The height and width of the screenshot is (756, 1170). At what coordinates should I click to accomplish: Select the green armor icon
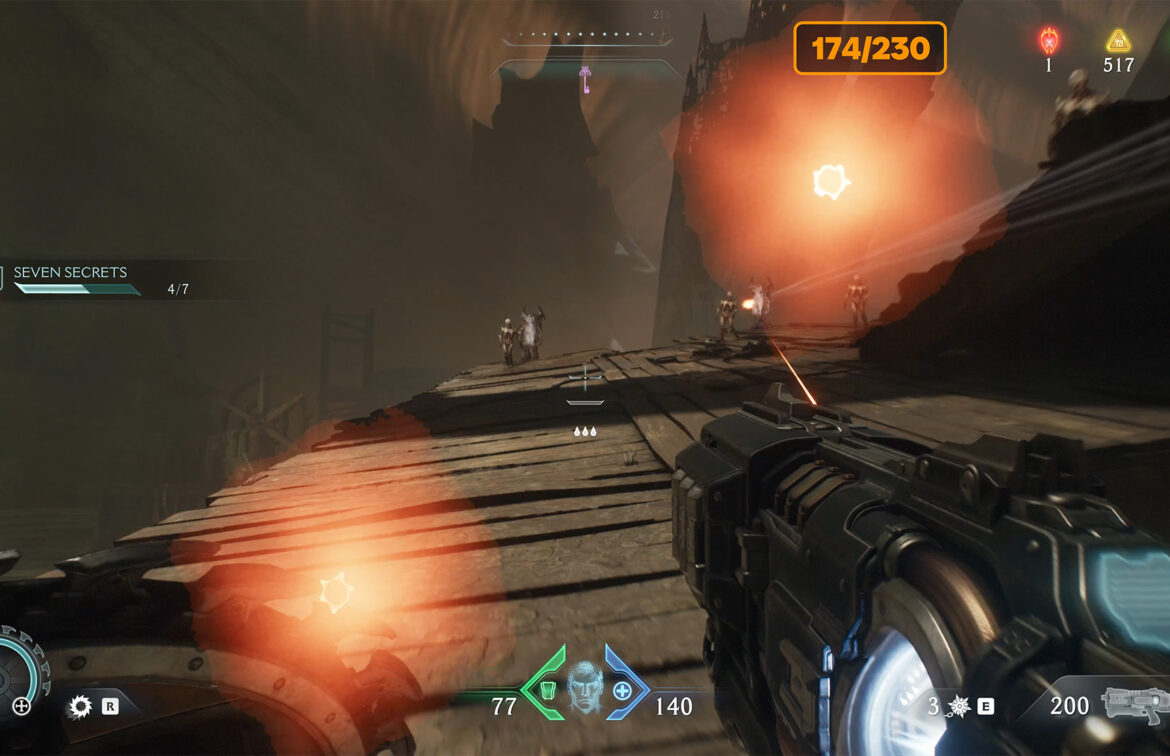pyautogui.click(x=548, y=690)
